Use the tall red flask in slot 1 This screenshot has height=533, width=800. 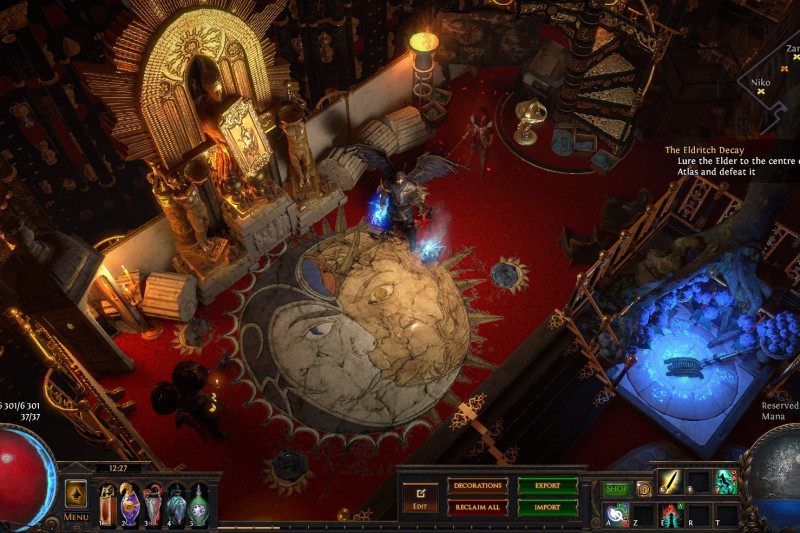click(x=108, y=504)
